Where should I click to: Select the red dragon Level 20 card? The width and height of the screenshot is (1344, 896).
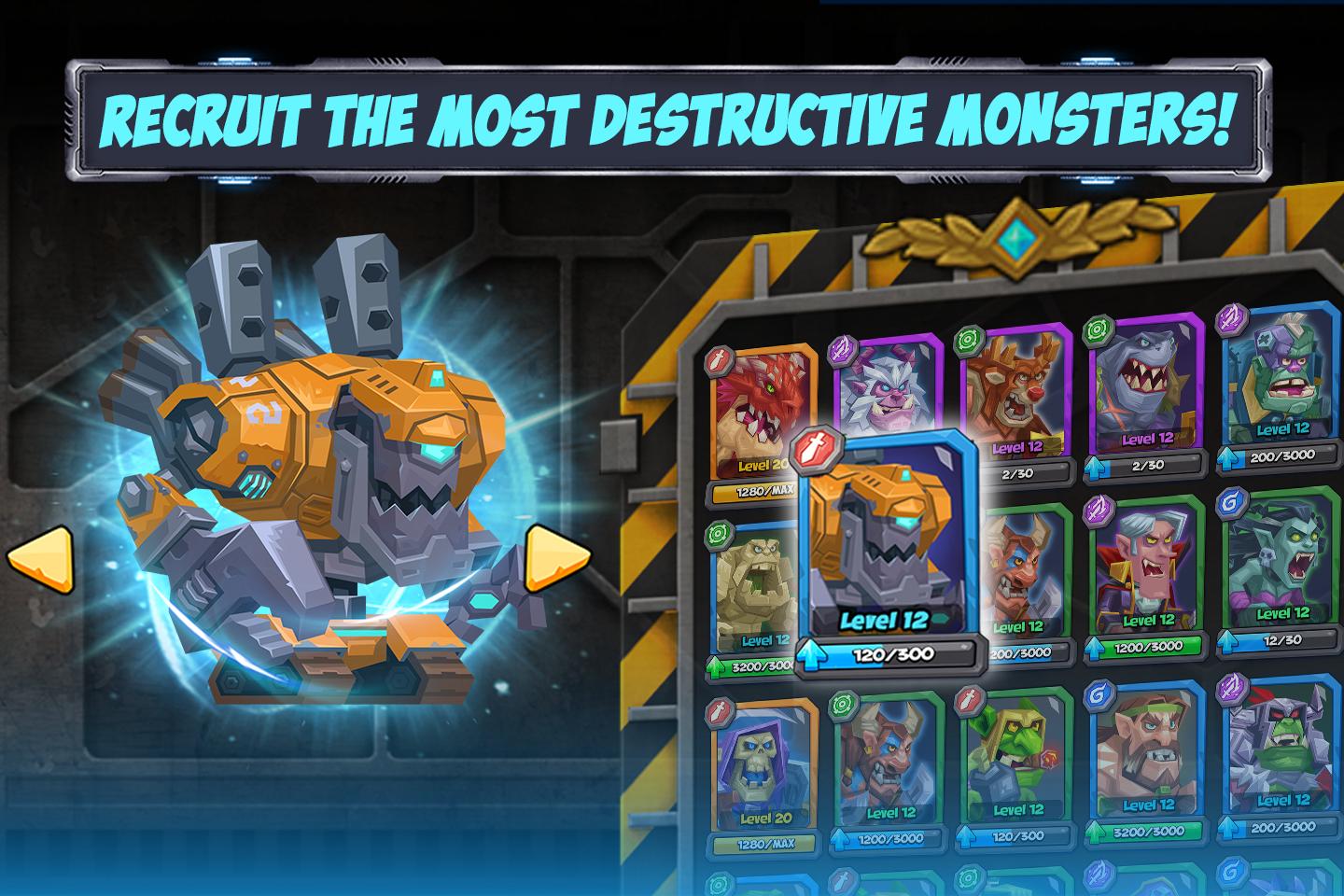[761, 411]
